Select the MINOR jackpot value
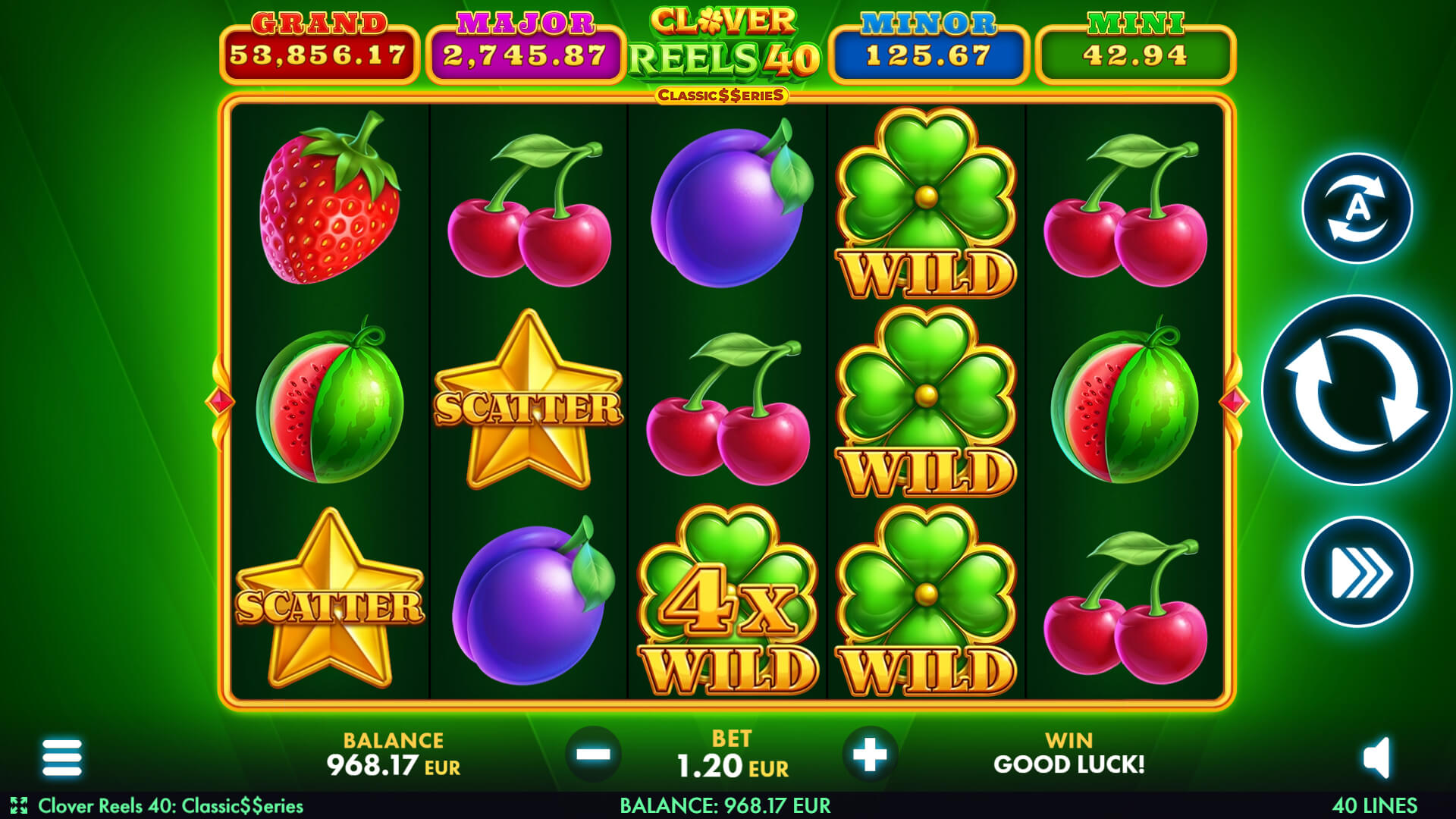This screenshot has width=1456, height=819. [929, 42]
